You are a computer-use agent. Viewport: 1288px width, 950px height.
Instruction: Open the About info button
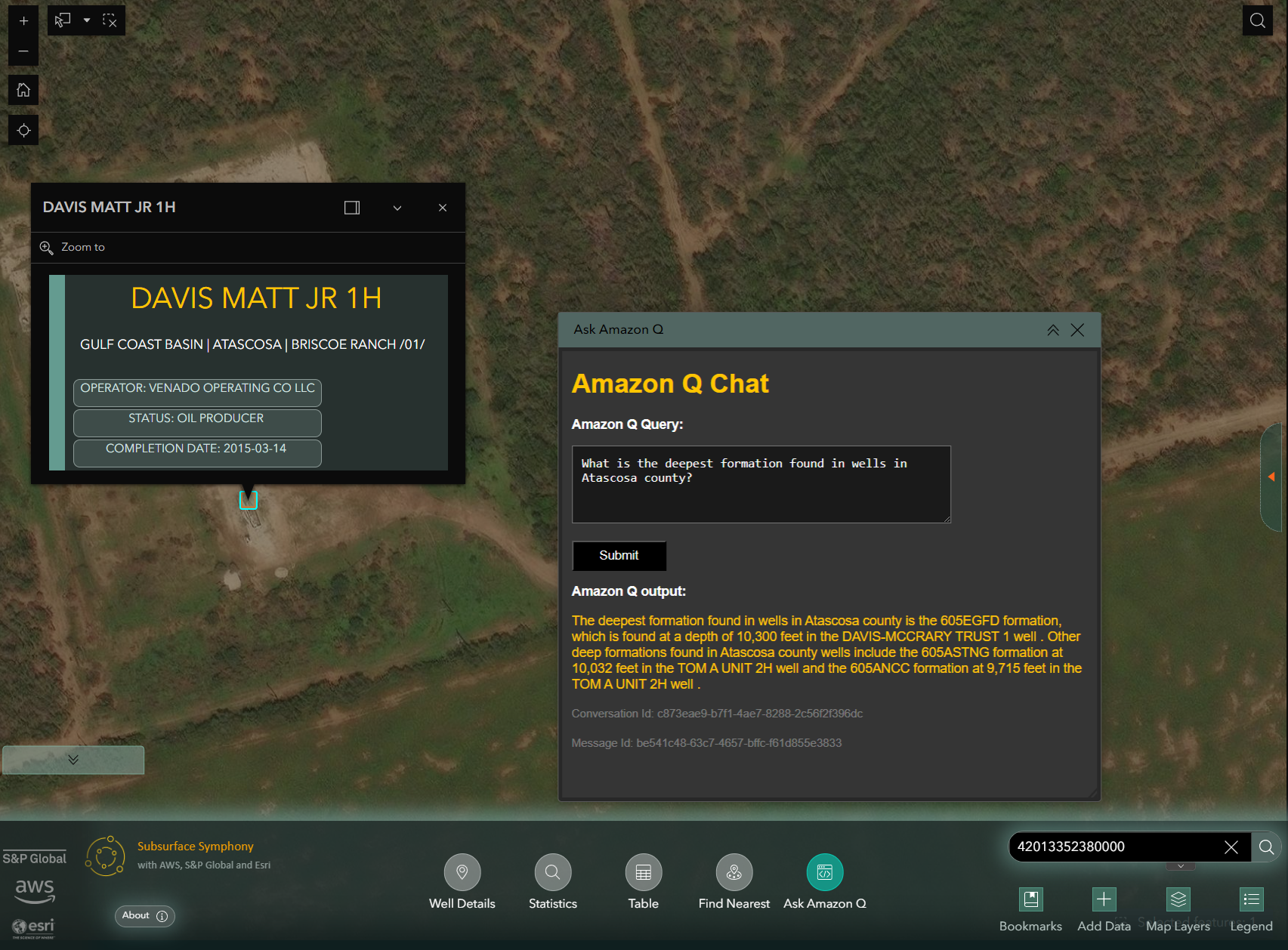(144, 916)
